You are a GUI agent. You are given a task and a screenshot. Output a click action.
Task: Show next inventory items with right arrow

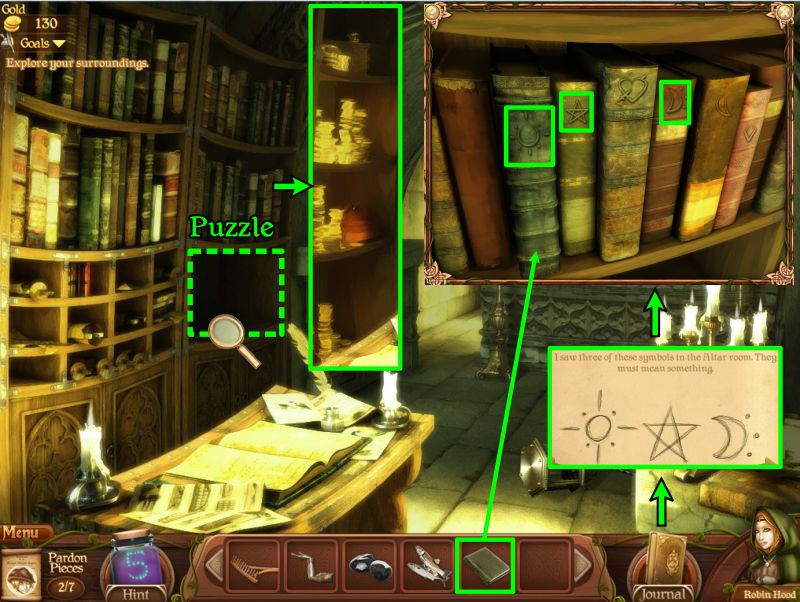tap(580, 567)
